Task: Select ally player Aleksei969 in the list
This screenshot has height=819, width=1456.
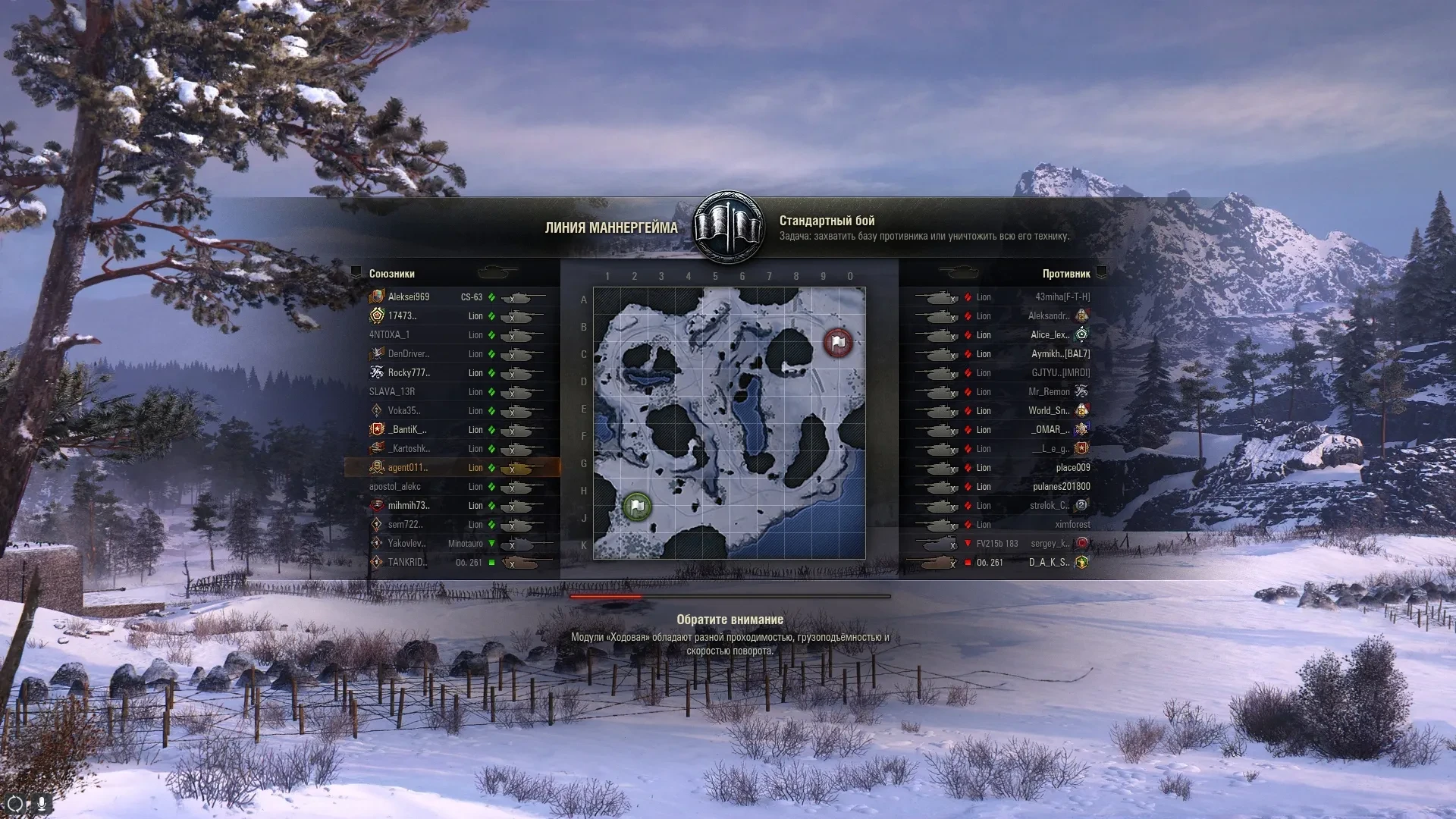Action: (x=408, y=297)
